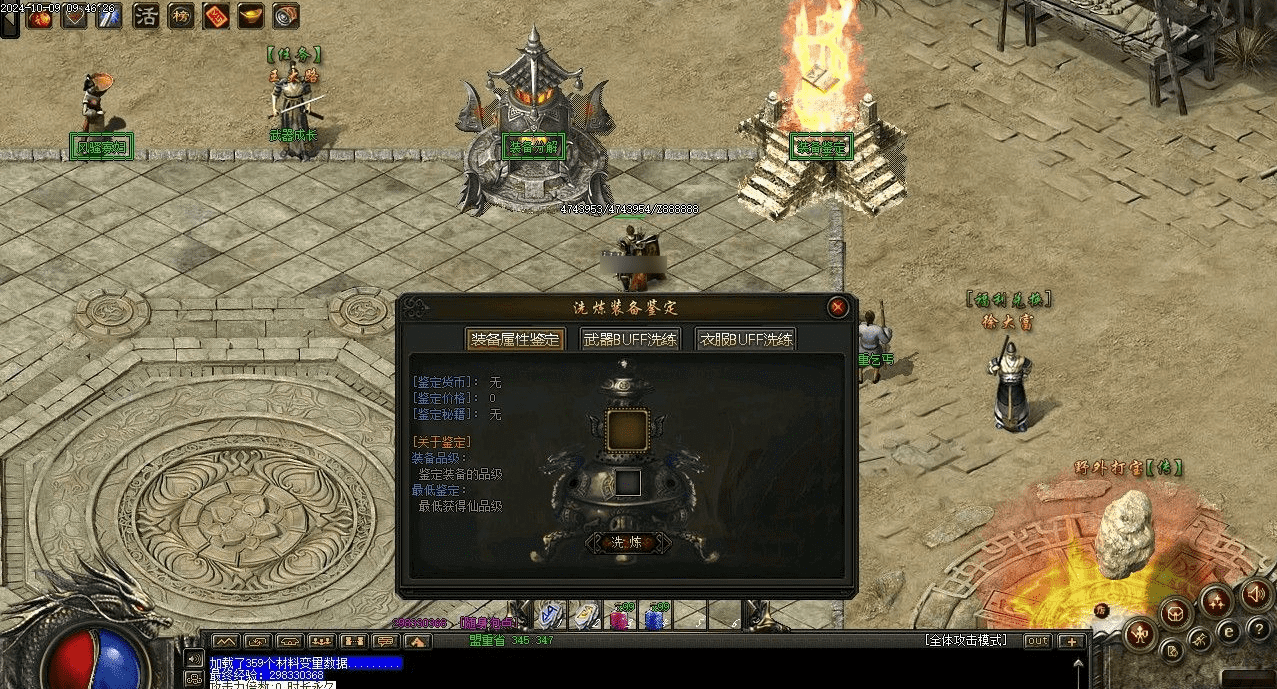Click the plus button beside out
The height and width of the screenshot is (689, 1277).
point(1072,641)
